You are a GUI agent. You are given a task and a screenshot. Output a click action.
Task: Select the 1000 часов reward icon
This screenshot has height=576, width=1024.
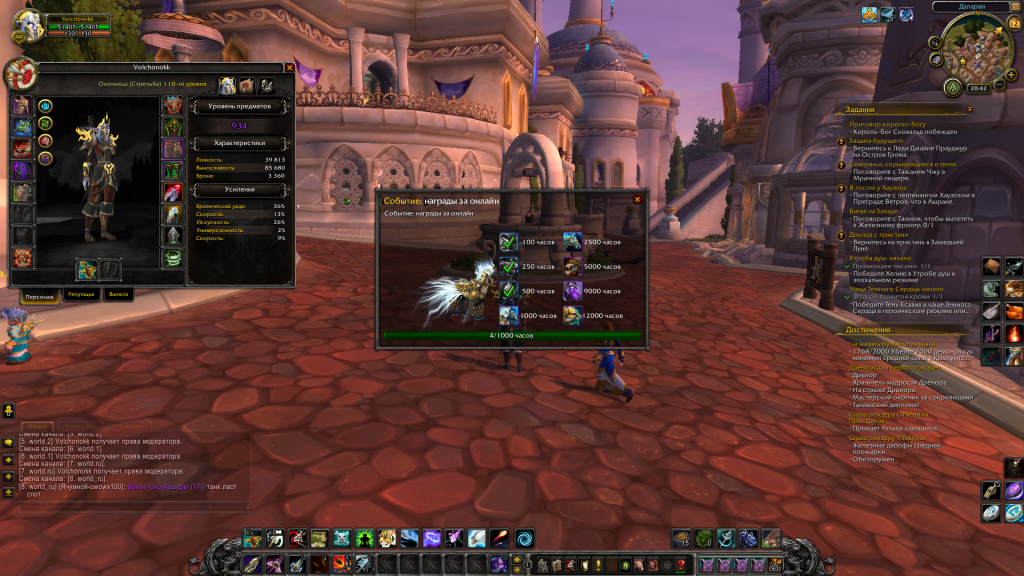click(x=509, y=315)
